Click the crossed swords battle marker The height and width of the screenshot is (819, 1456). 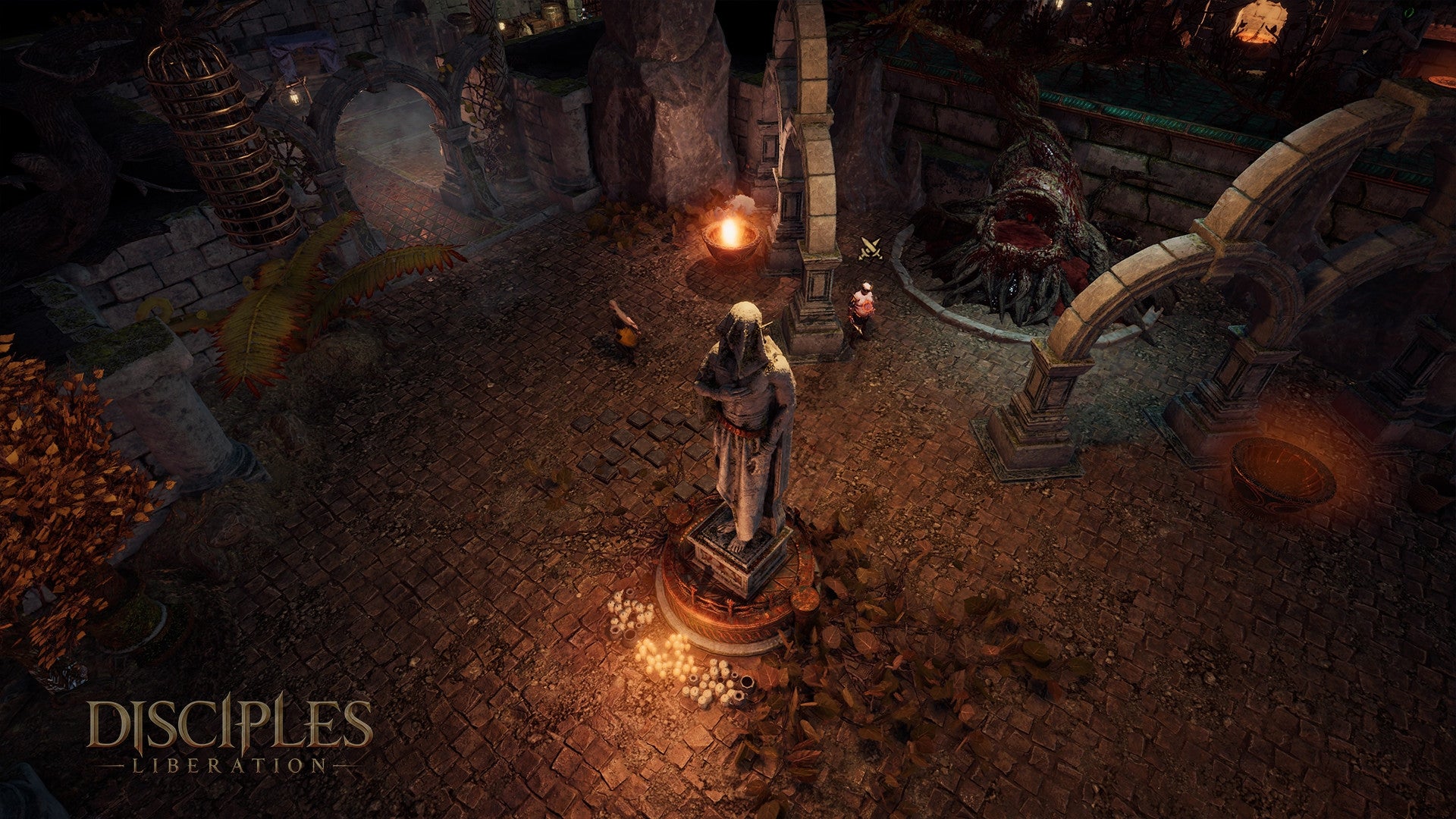pyautogui.click(x=871, y=248)
